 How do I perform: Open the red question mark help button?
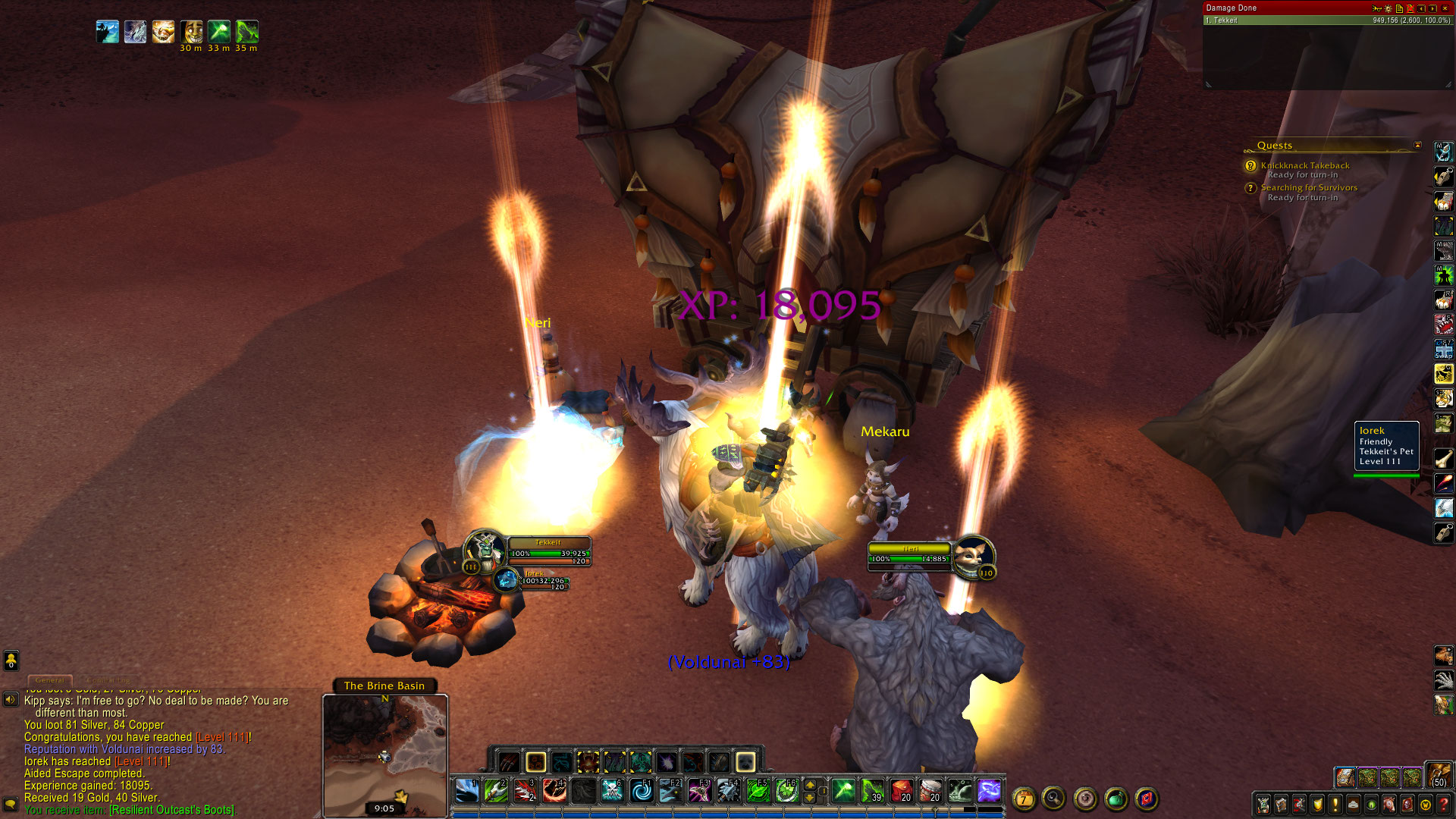(1444, 804)
